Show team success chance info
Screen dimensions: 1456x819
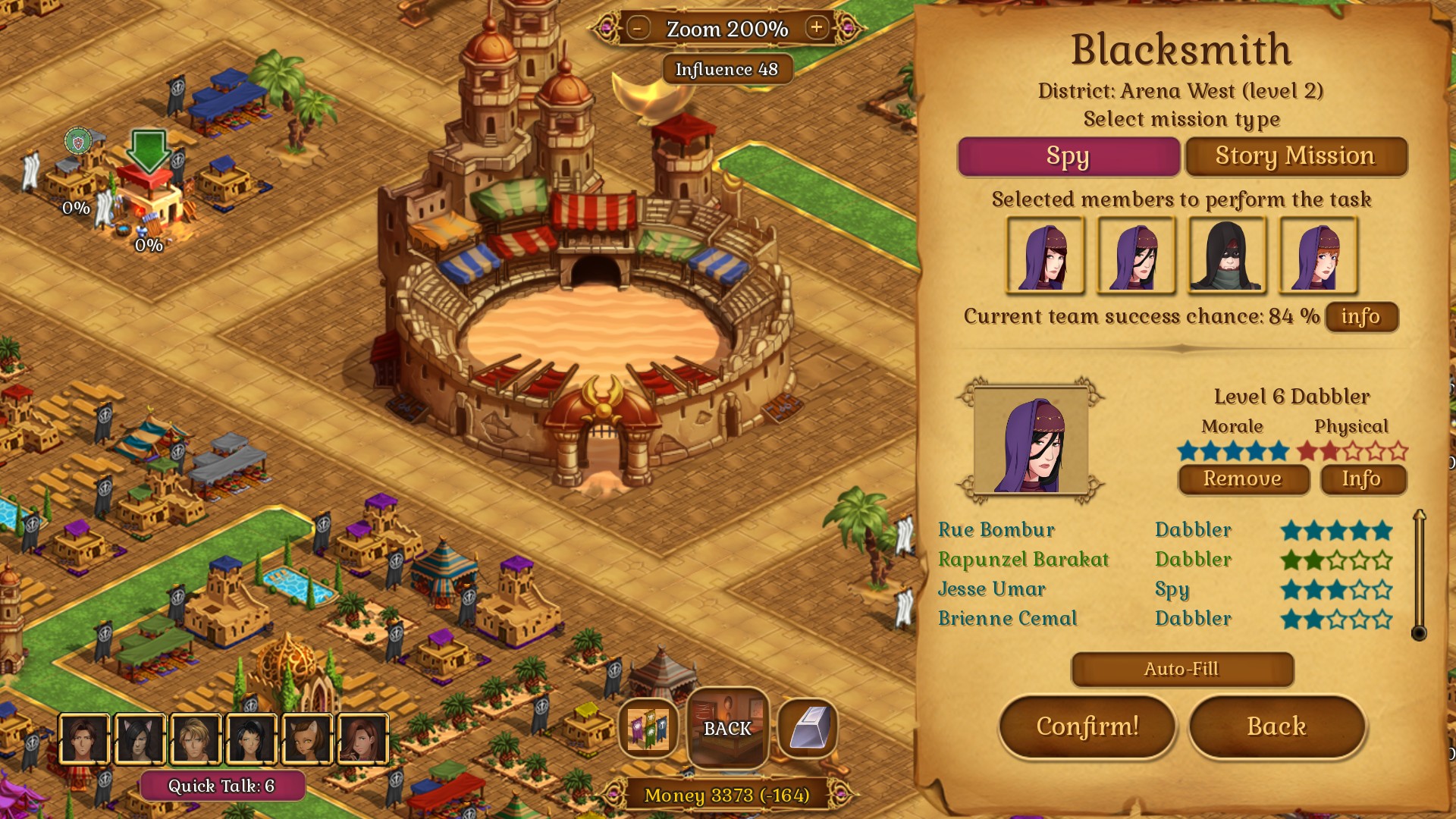tap(1361, 317)
